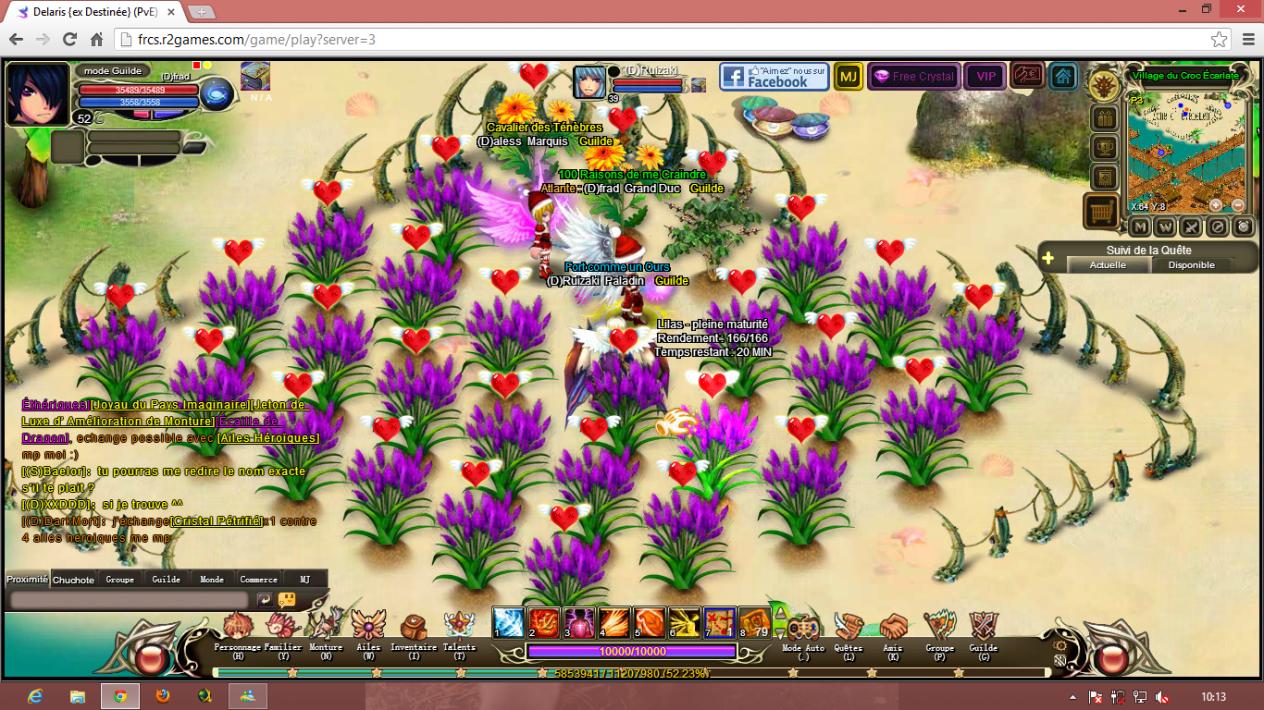Open the Talents menu
This screenshot has width=1264, height=710.
pos(459,628)
